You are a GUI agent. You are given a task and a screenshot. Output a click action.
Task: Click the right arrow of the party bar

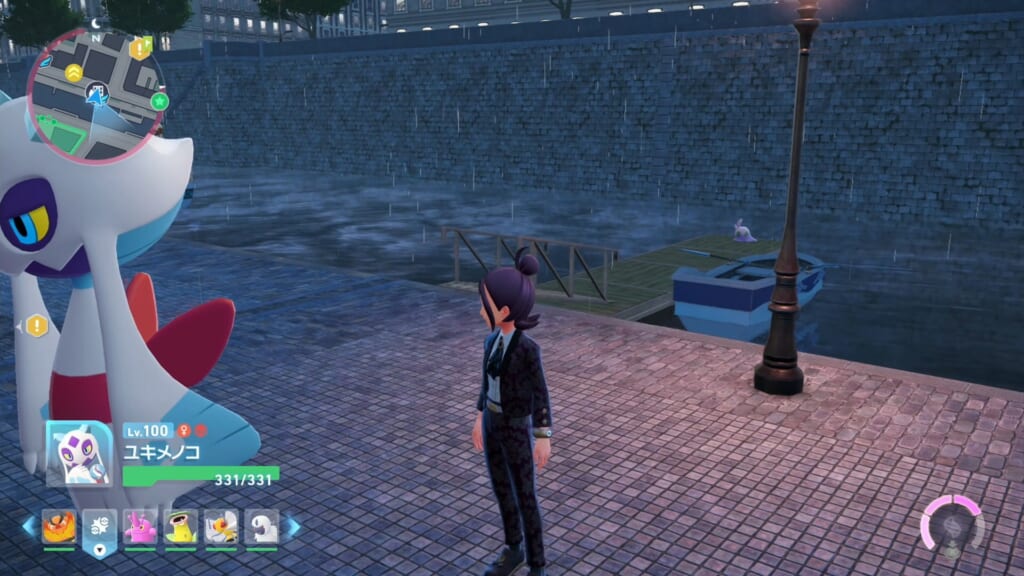(x=293, y=526)
